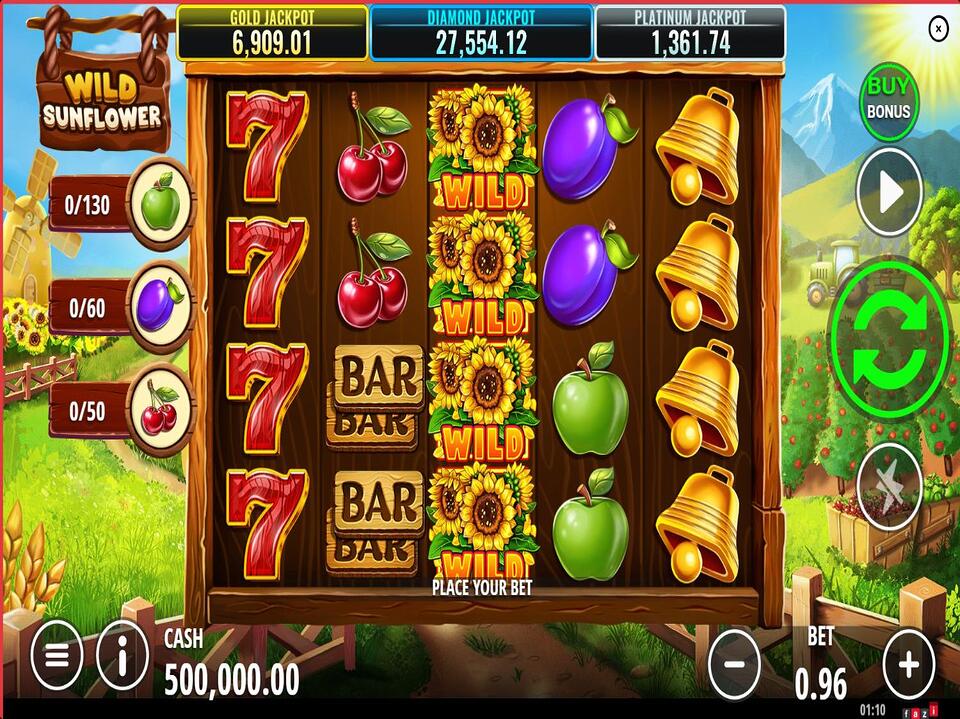Image resolution: width=960 pixels, height=719 pixels.
Task: Start autoplay with the play arrow button
Action: (x=889, y=195)
